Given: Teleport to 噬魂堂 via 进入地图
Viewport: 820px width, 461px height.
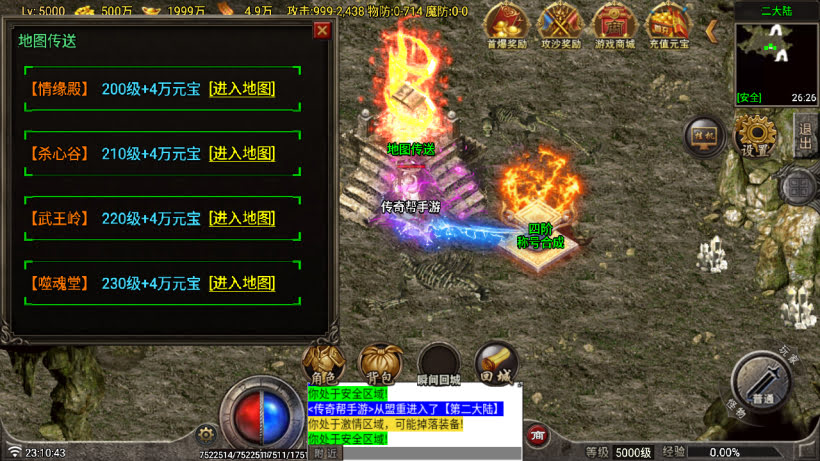Looking at the screenshot, I should coord(241,283).
